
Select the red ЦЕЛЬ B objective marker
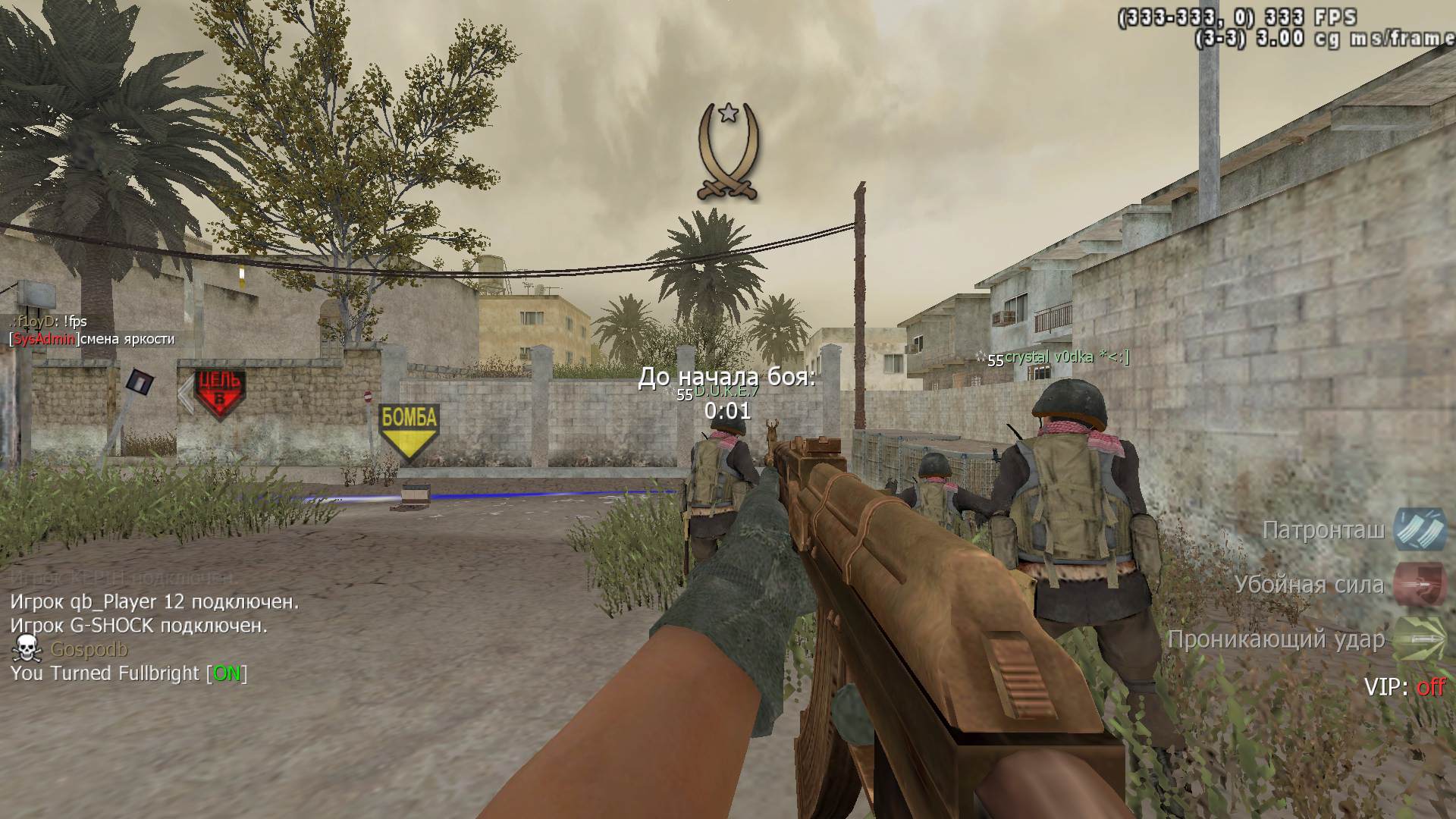[x=219, y=394]
